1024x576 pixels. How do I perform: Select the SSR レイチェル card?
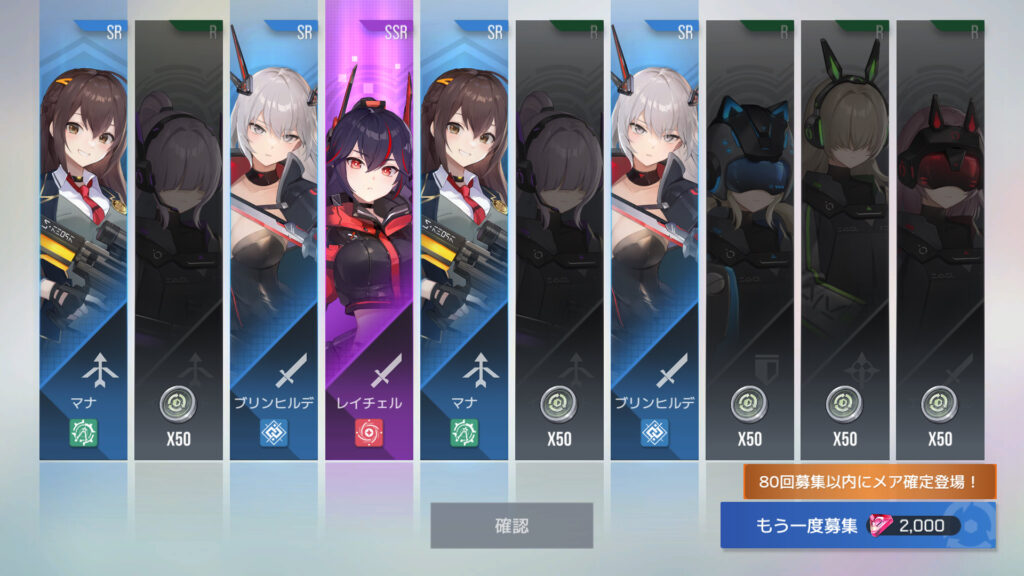369,240
